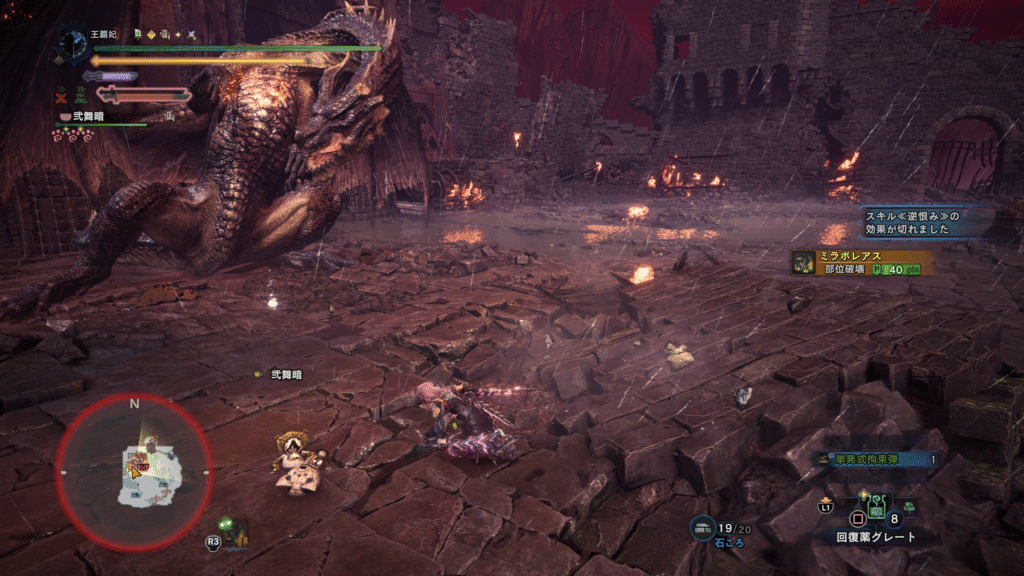Click the 石ころ stone slinger ammo icon
The height and width of the screenshot is (576, 1024).
point(702,526)
